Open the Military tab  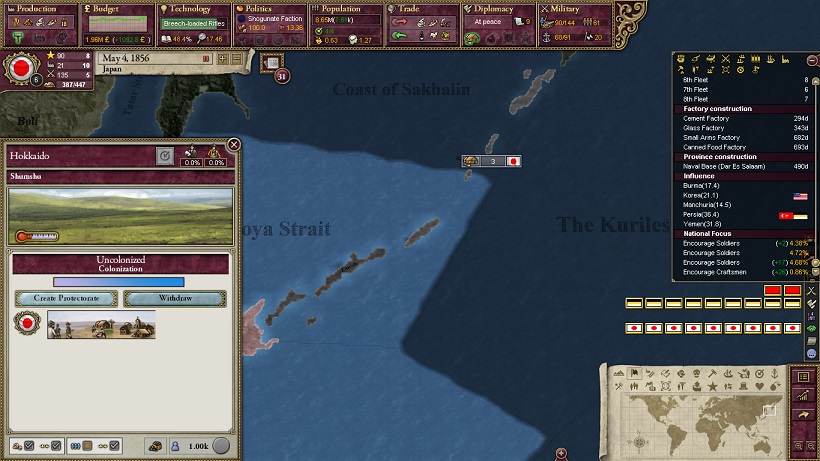573,9
